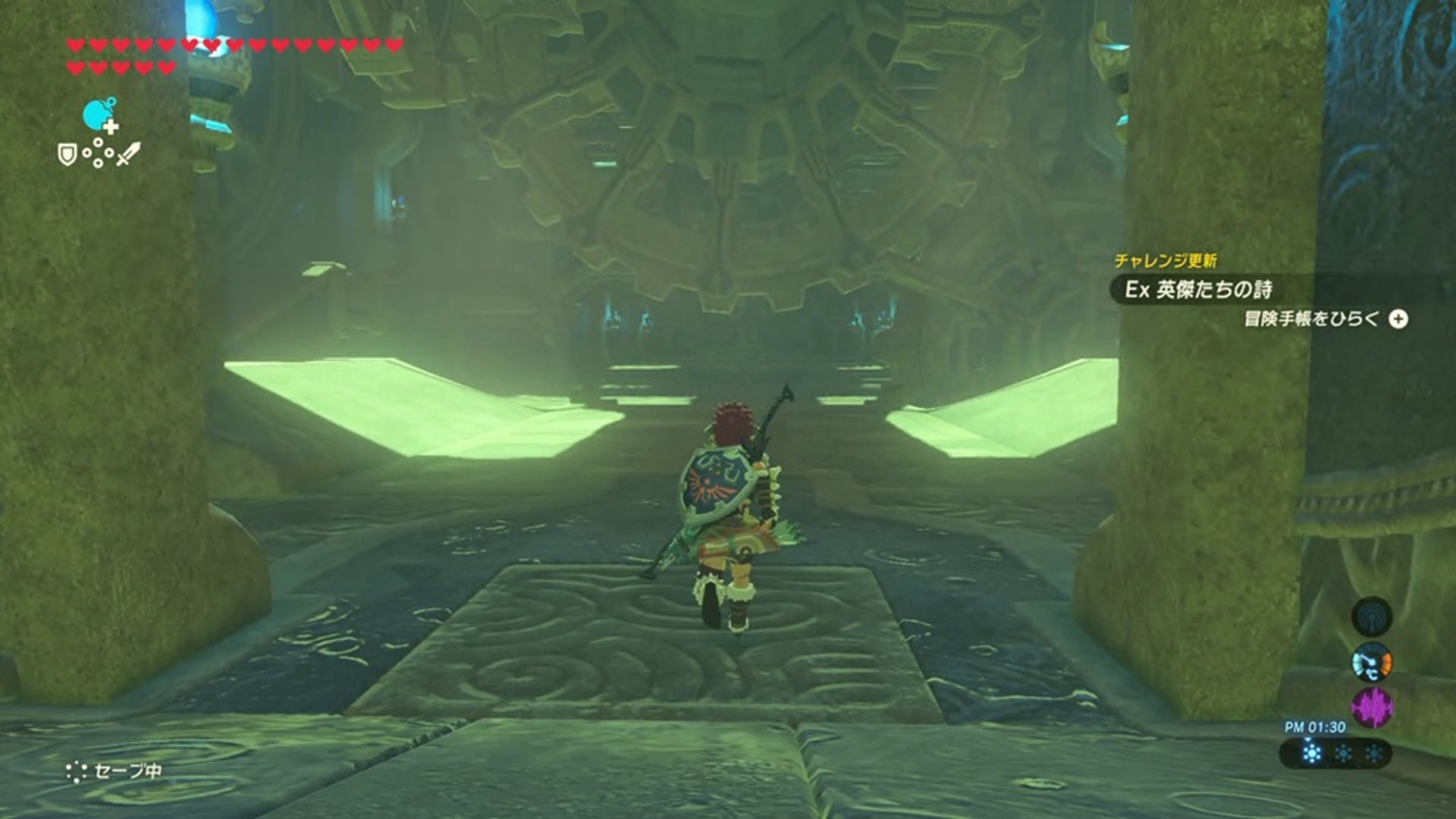Open the Ex 英傑たちの詩 quest notification

coord(1198,290)
